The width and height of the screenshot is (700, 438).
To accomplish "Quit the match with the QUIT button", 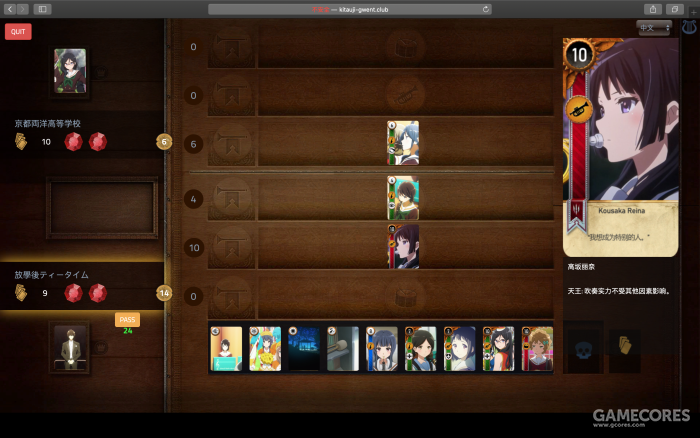I will pyautogui.click(x=17, y=31).
